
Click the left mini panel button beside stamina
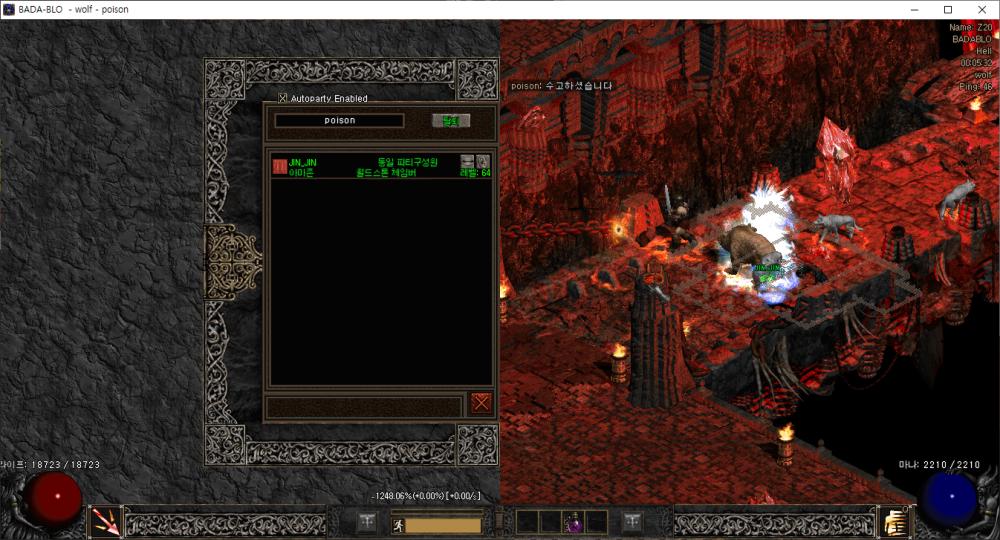367,521
